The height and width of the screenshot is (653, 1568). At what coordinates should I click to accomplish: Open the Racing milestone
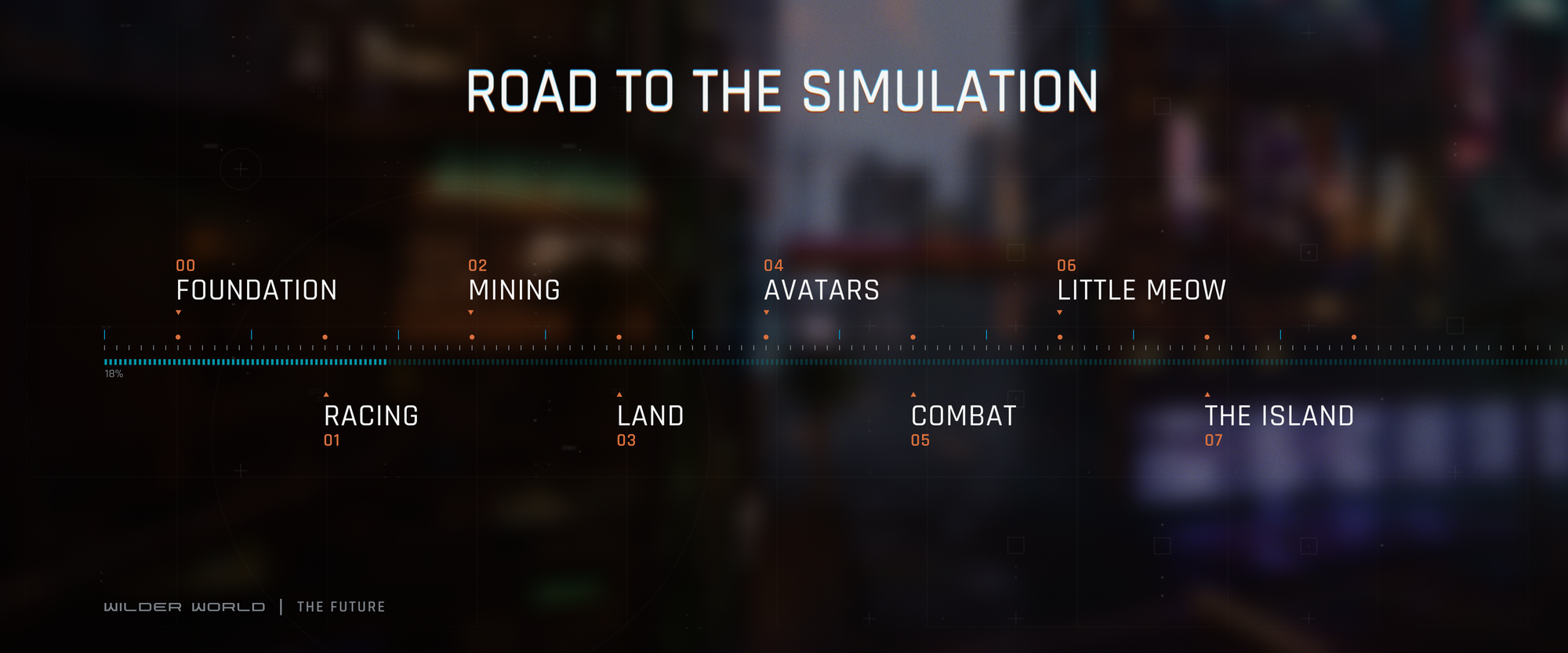(x=371, y=415)
